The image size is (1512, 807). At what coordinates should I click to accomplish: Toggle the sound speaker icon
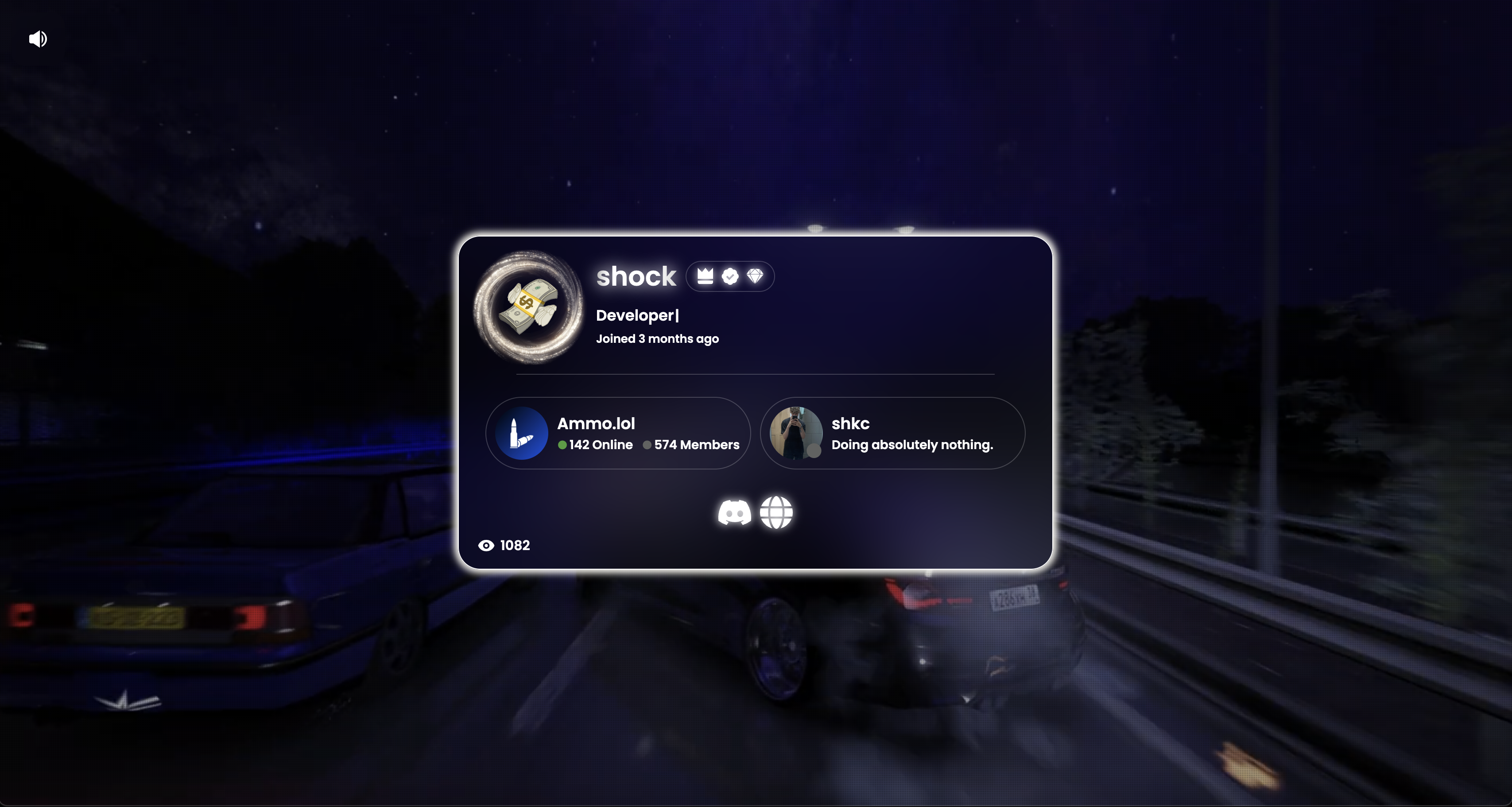38,39
